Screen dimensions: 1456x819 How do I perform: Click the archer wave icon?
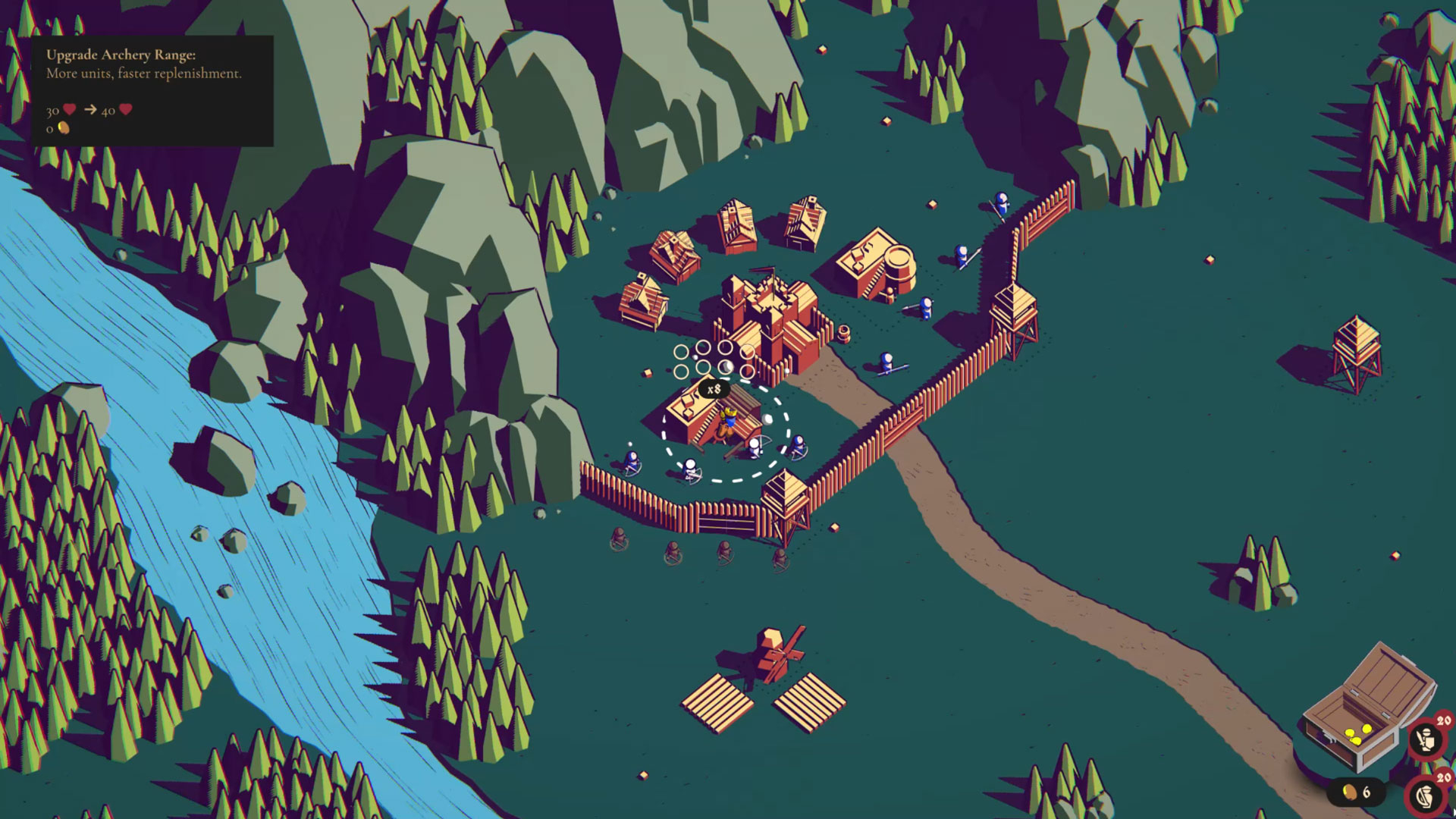1426,796
